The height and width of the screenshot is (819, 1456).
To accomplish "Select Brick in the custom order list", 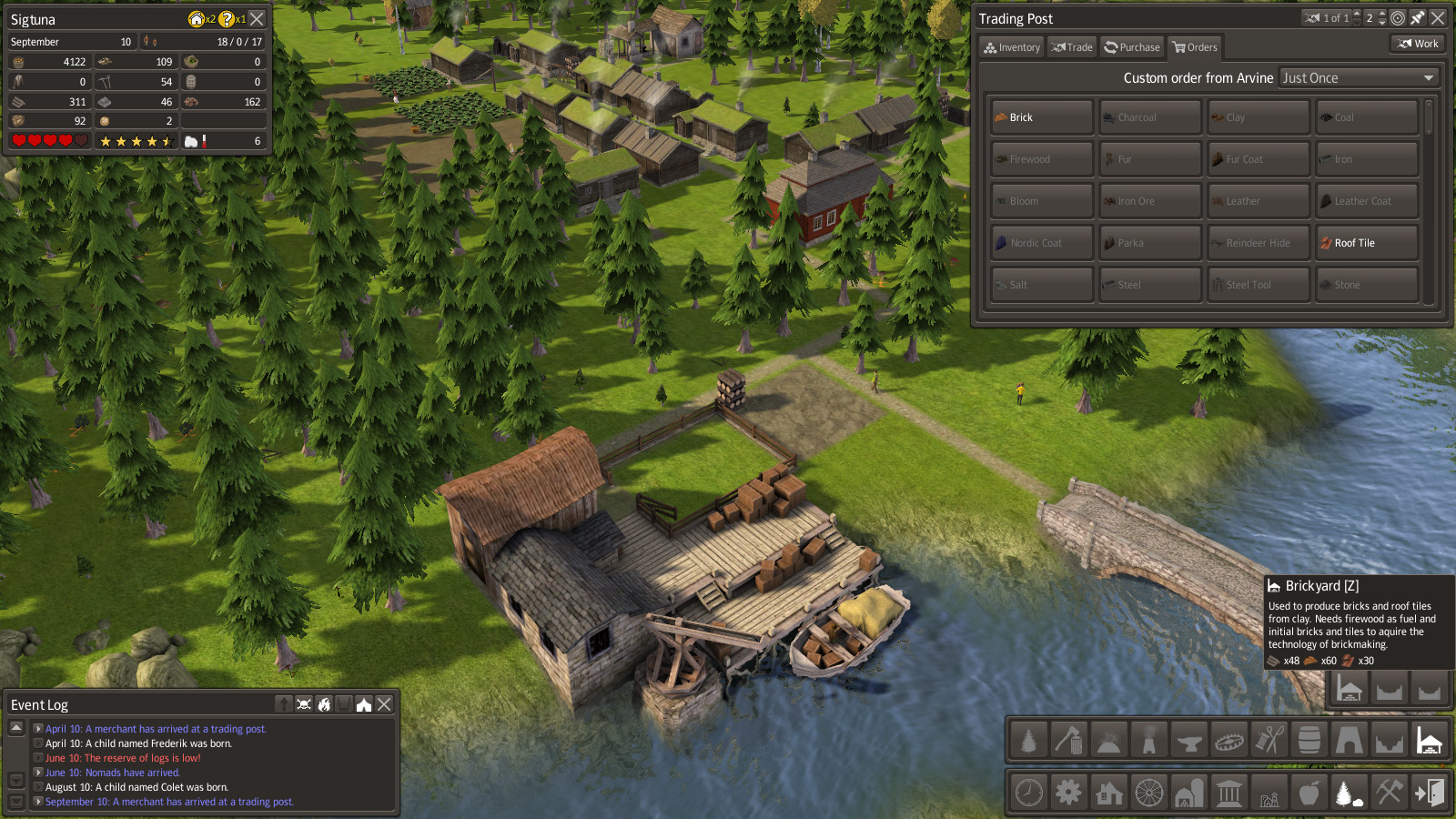I will pyautogui.click(x=1041, y=117).
